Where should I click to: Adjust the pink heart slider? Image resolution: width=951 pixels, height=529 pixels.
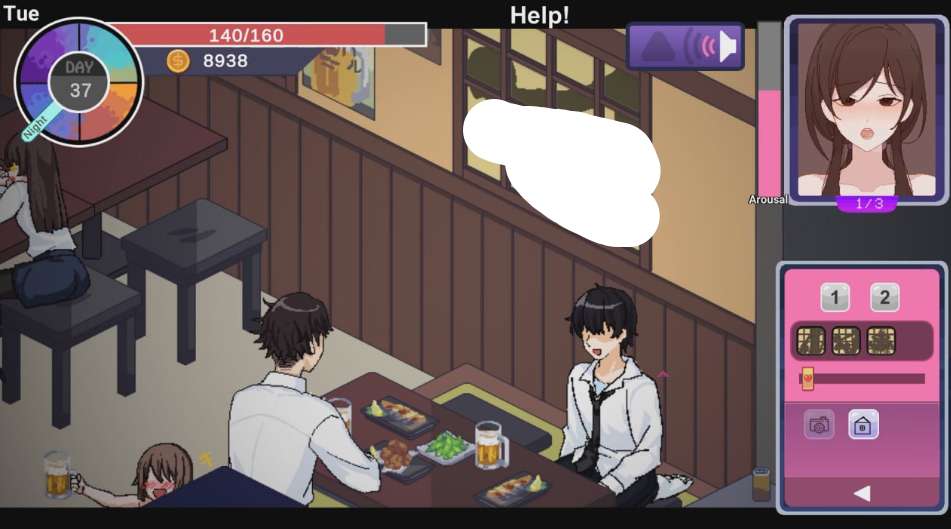coord(807,379)
